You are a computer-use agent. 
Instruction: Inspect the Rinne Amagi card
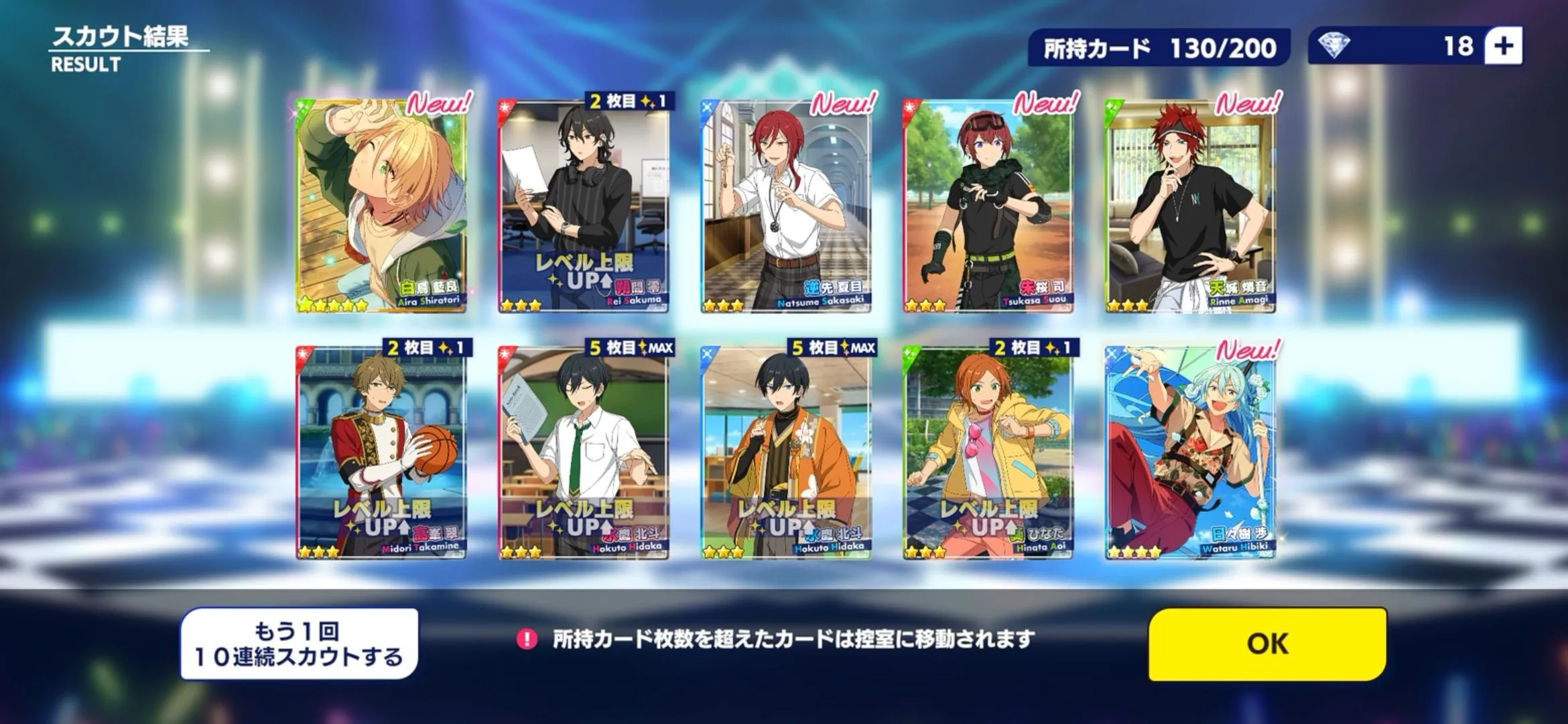click(x=1190, y=206)
